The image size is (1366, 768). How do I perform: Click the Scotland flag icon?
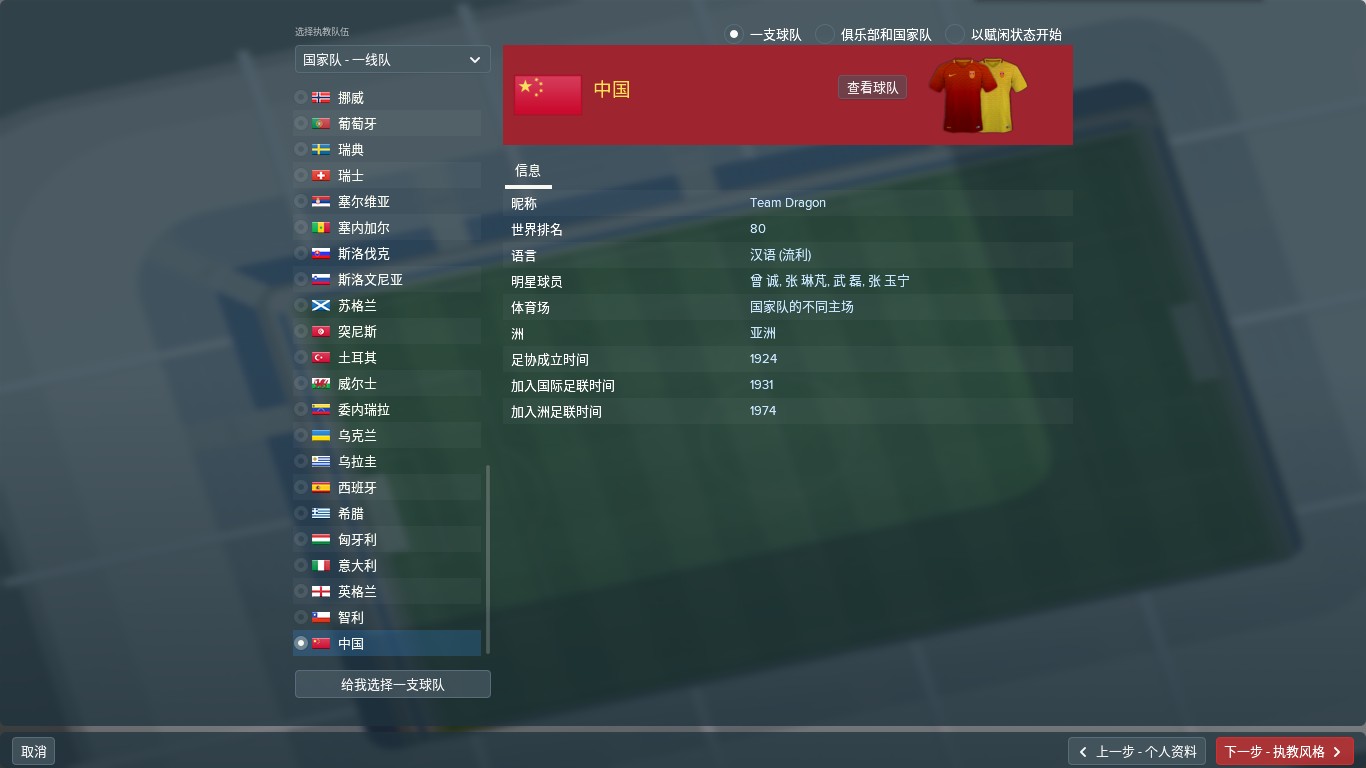(320, 305)
